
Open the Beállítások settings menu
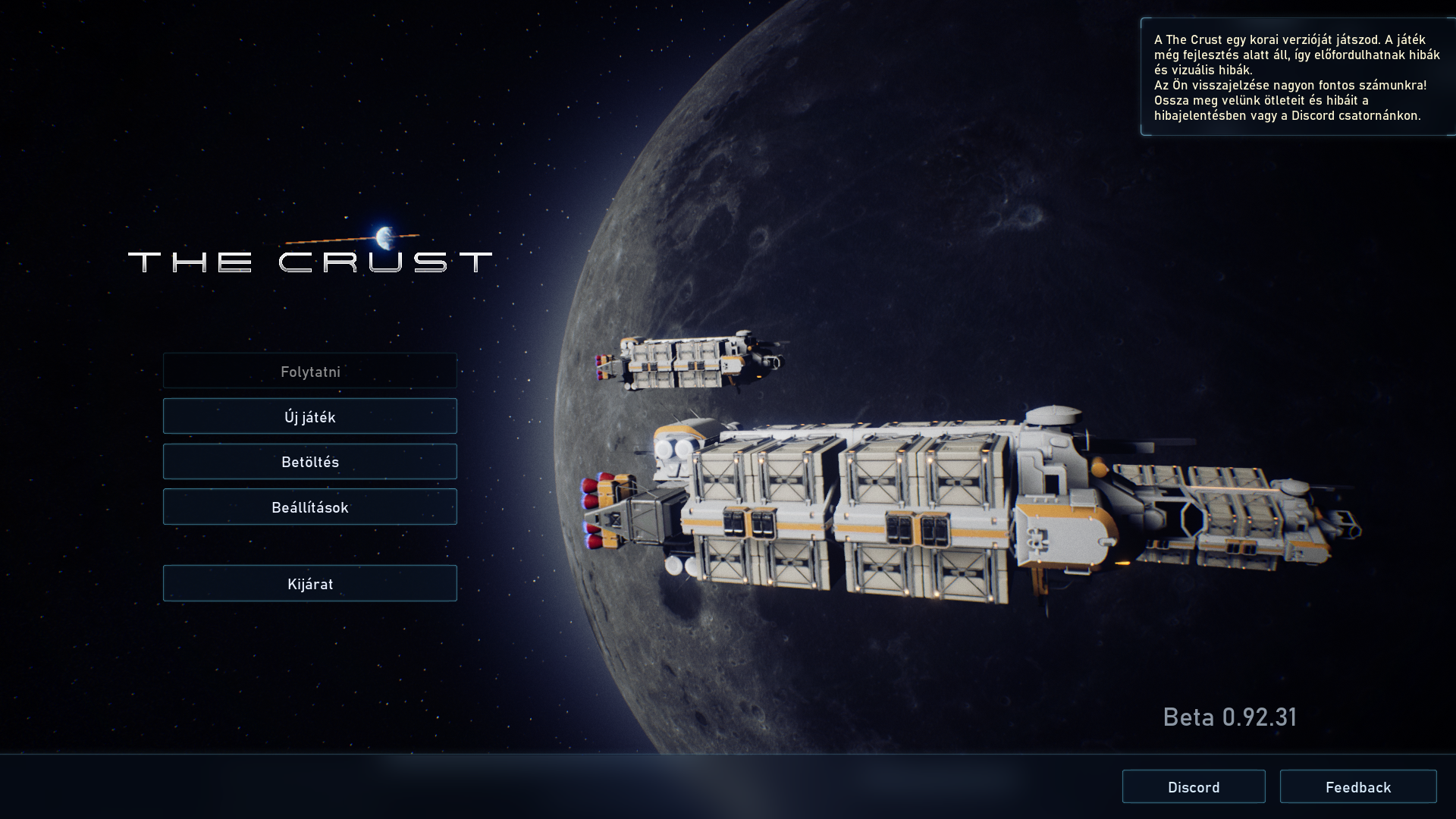click(x=309, y=507)
